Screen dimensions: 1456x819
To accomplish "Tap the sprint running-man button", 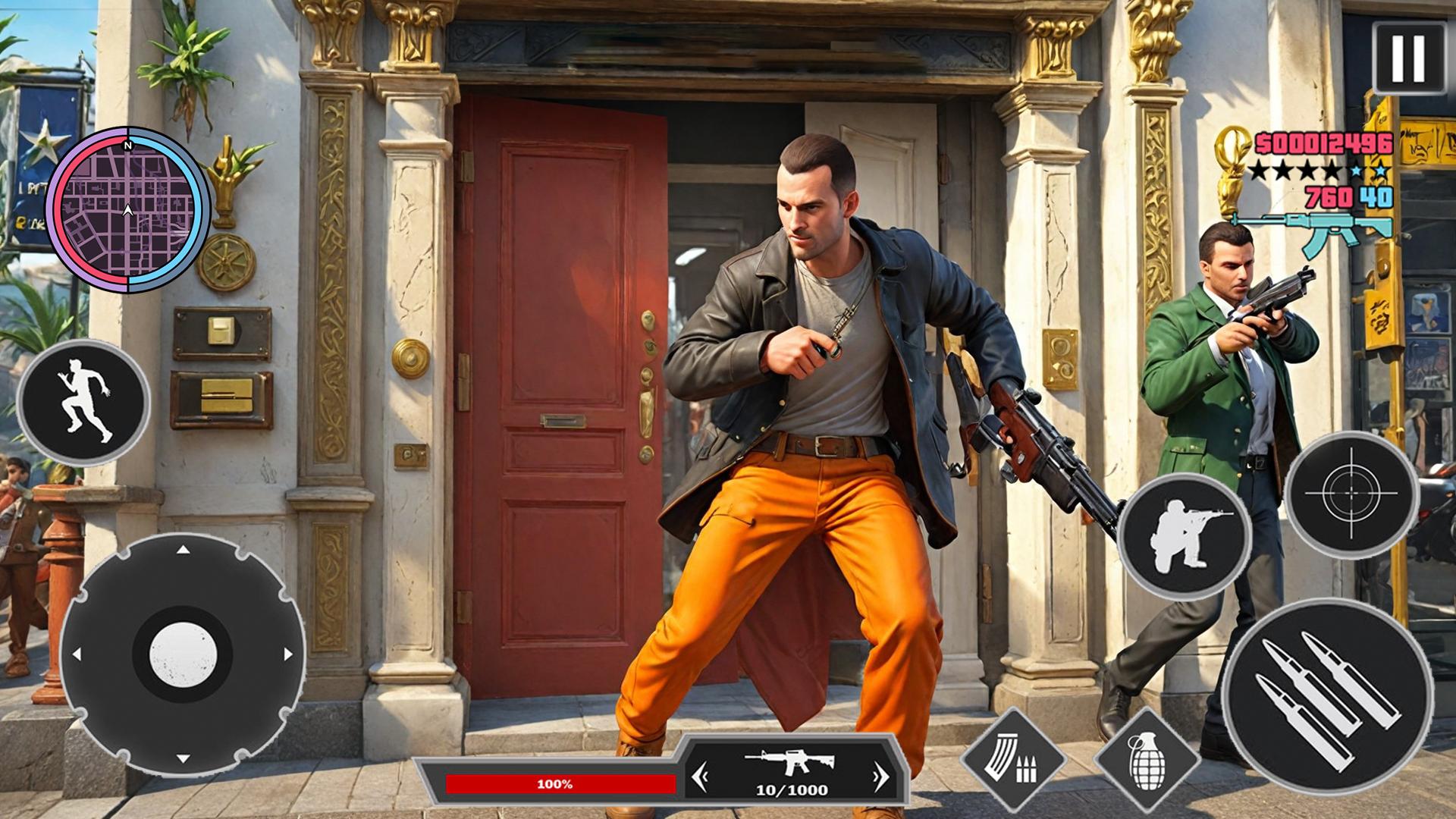I will click(x=83, y=403).
